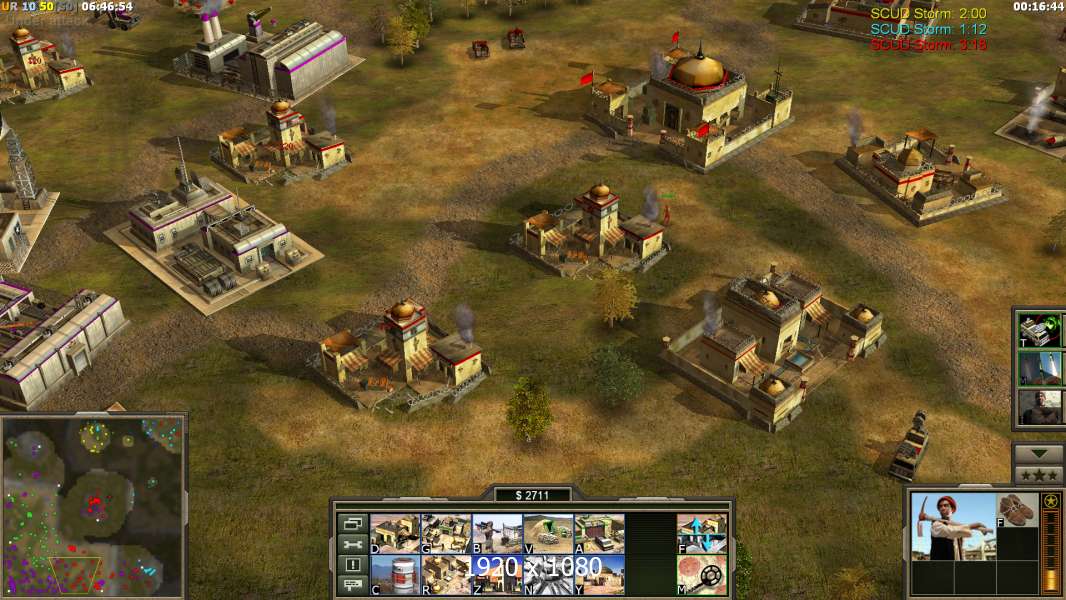Activate the truck power shortcut labeled T
Viewport: 1066px width, 600px height.
1040,330
